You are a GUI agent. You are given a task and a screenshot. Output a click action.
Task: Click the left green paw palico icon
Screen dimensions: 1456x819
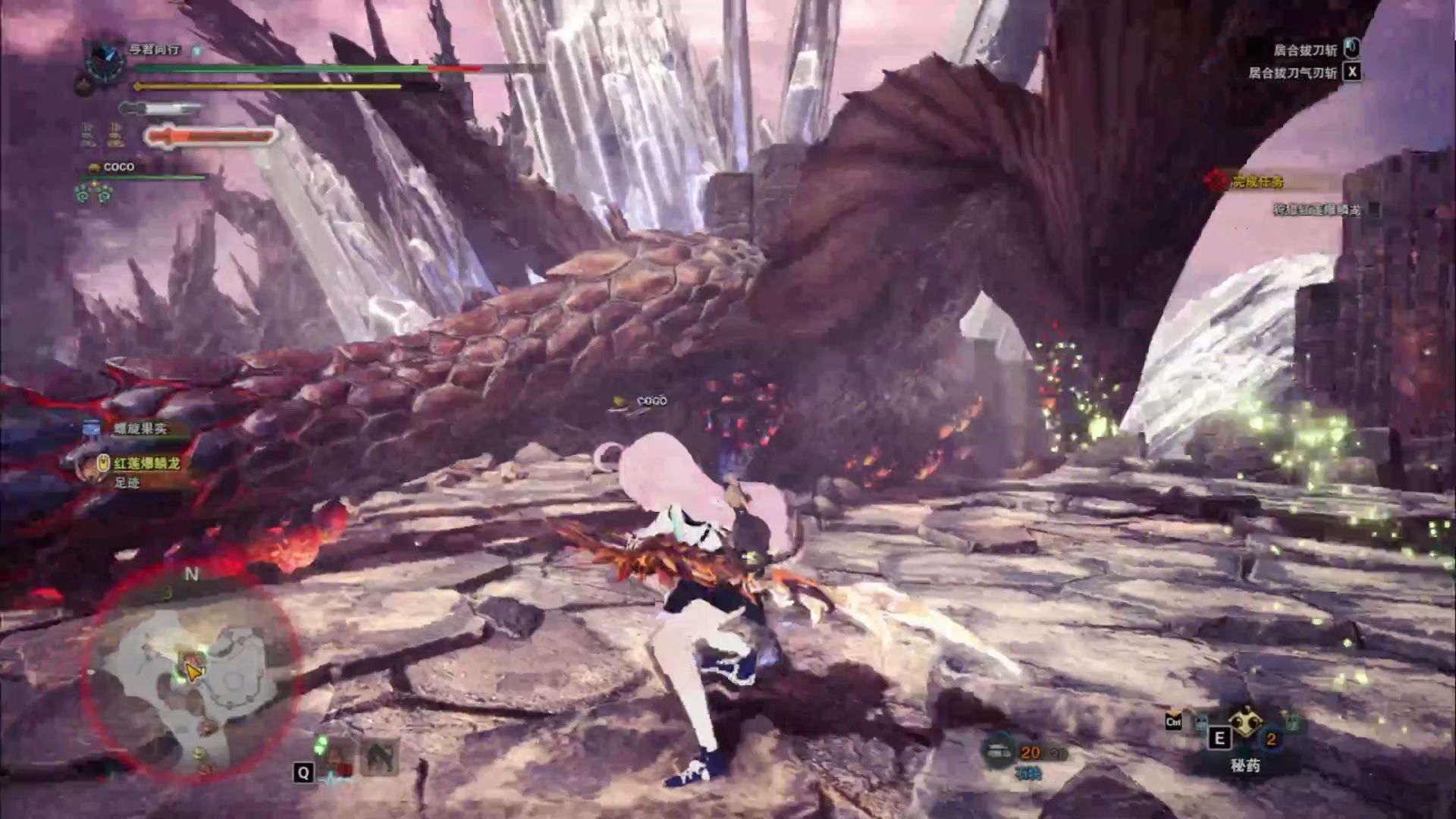pos(84,194)
